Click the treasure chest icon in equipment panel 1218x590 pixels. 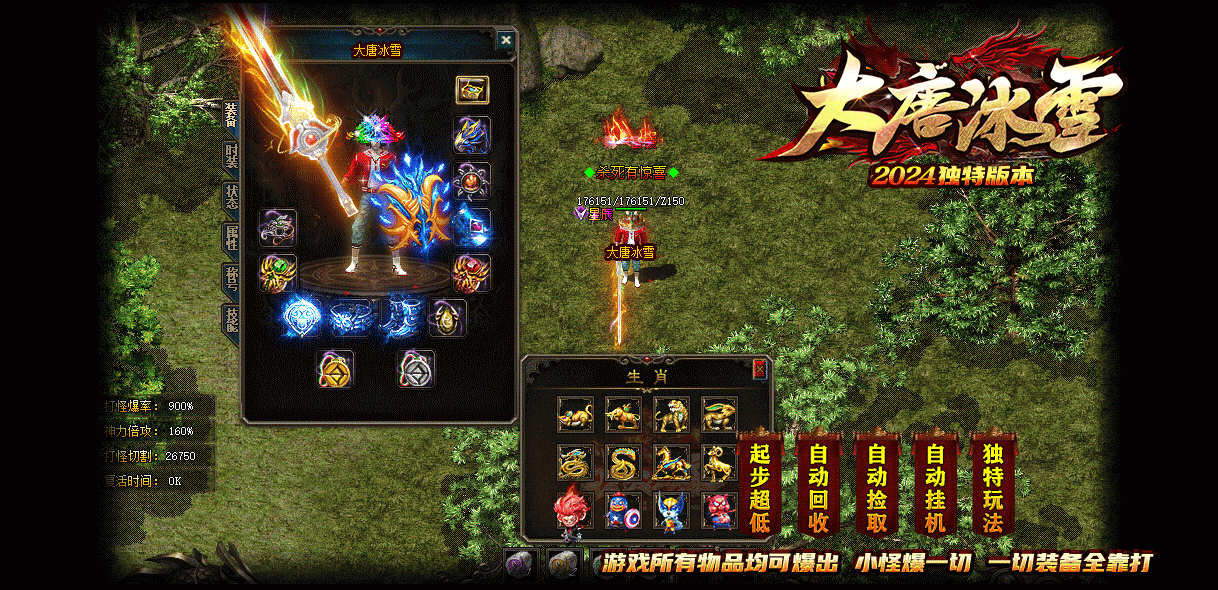tap(472, 89)
